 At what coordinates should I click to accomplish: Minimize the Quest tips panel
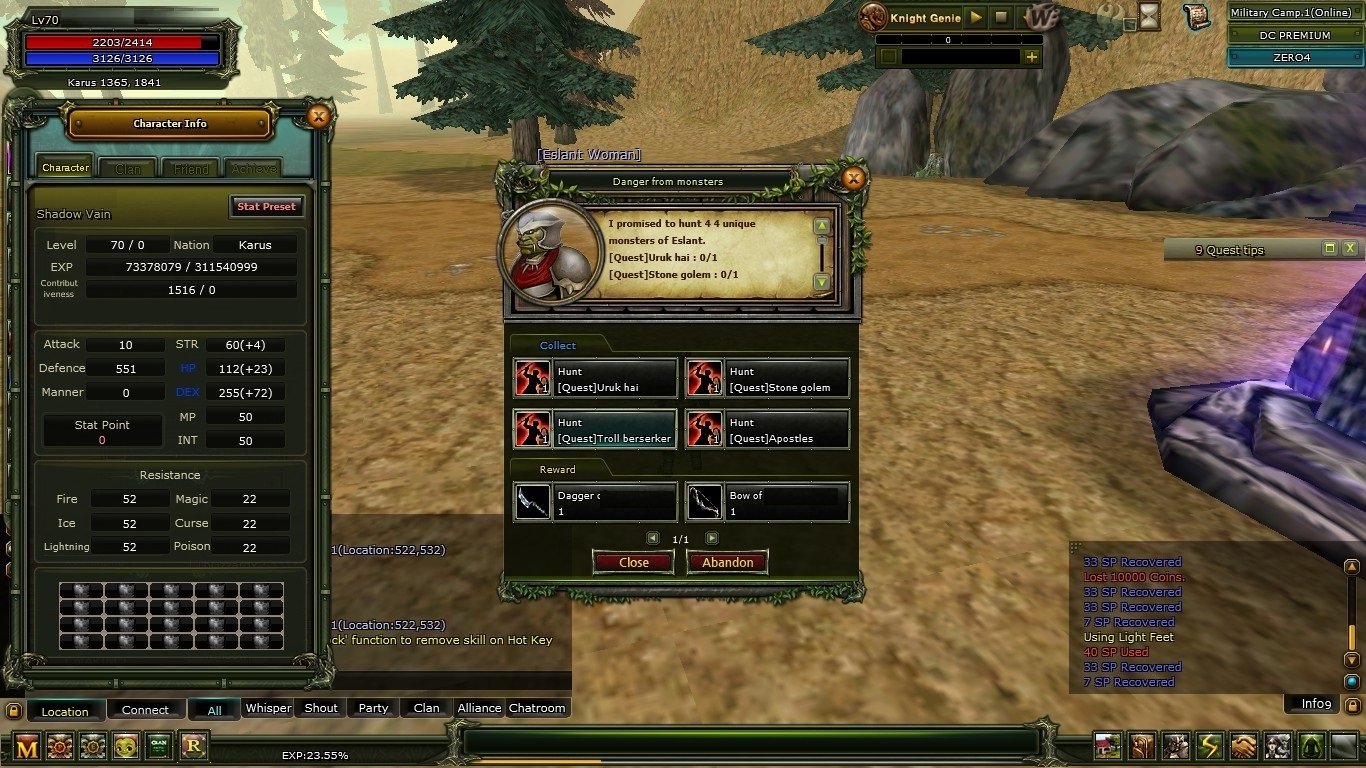(1328, 247)
